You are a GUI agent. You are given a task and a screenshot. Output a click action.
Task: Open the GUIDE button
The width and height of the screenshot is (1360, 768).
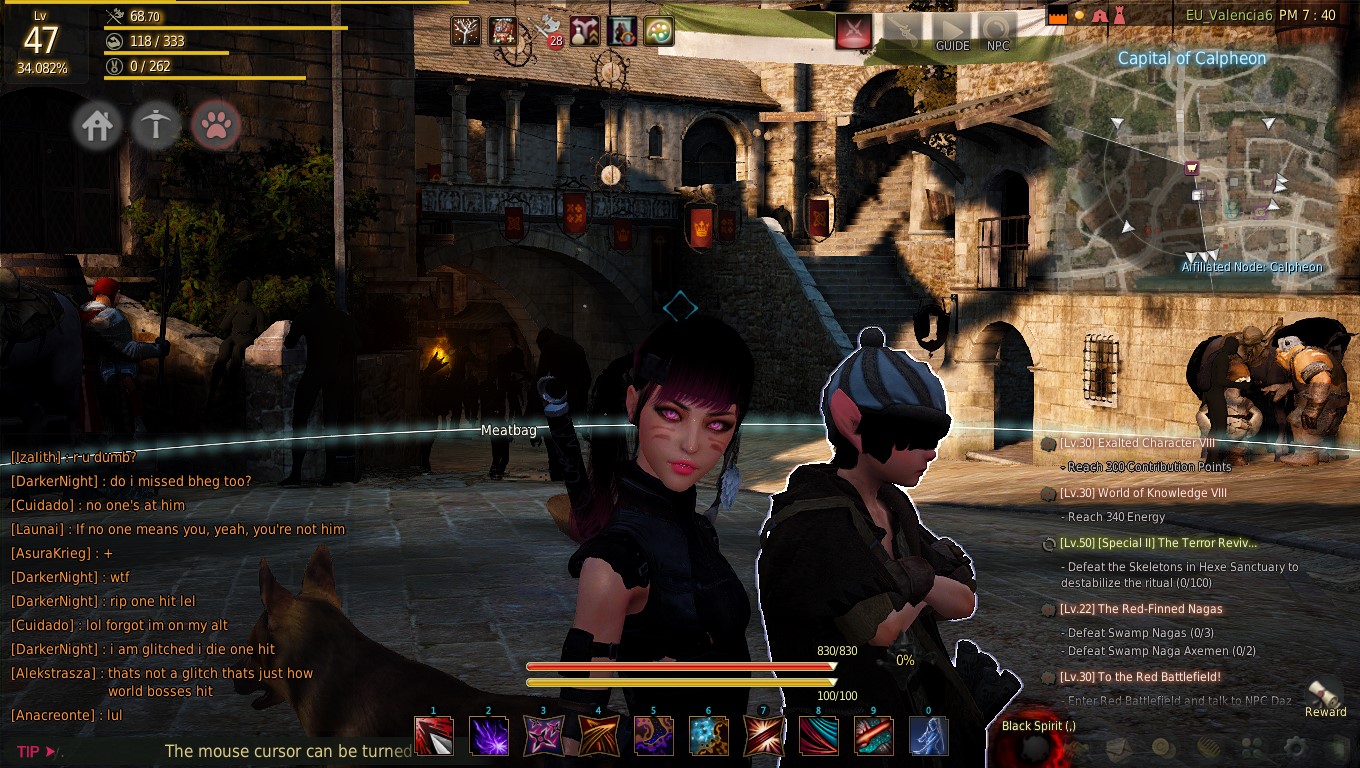tap(952, 33)
